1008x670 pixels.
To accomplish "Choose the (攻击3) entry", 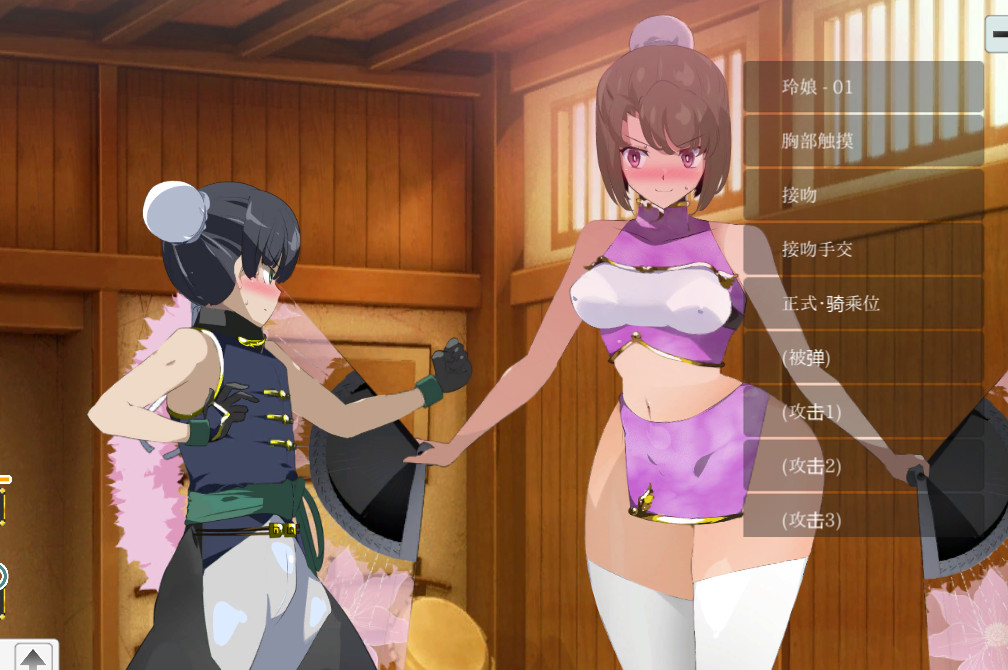I will [863, 519].
